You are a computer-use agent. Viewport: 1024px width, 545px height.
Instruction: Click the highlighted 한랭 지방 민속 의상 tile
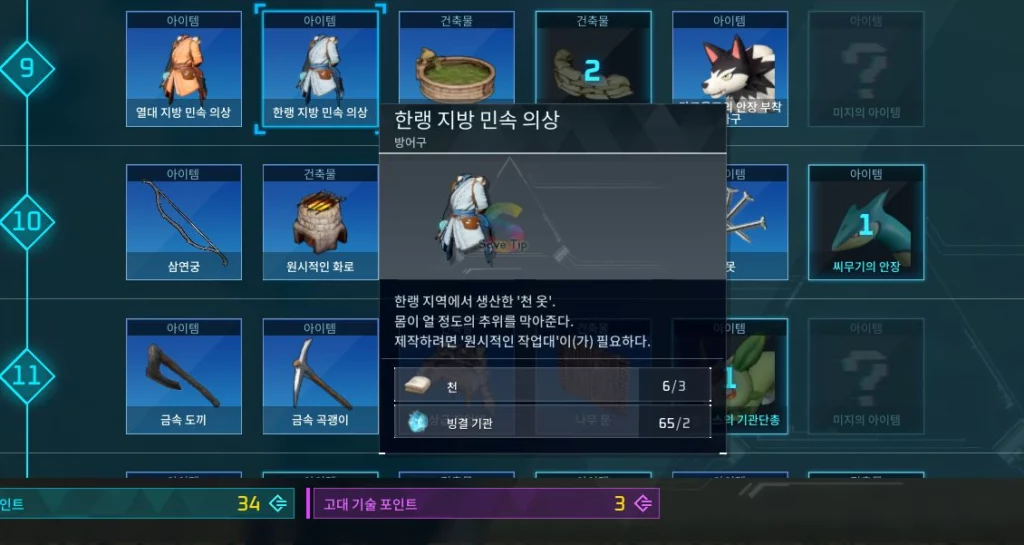[320, 68]
